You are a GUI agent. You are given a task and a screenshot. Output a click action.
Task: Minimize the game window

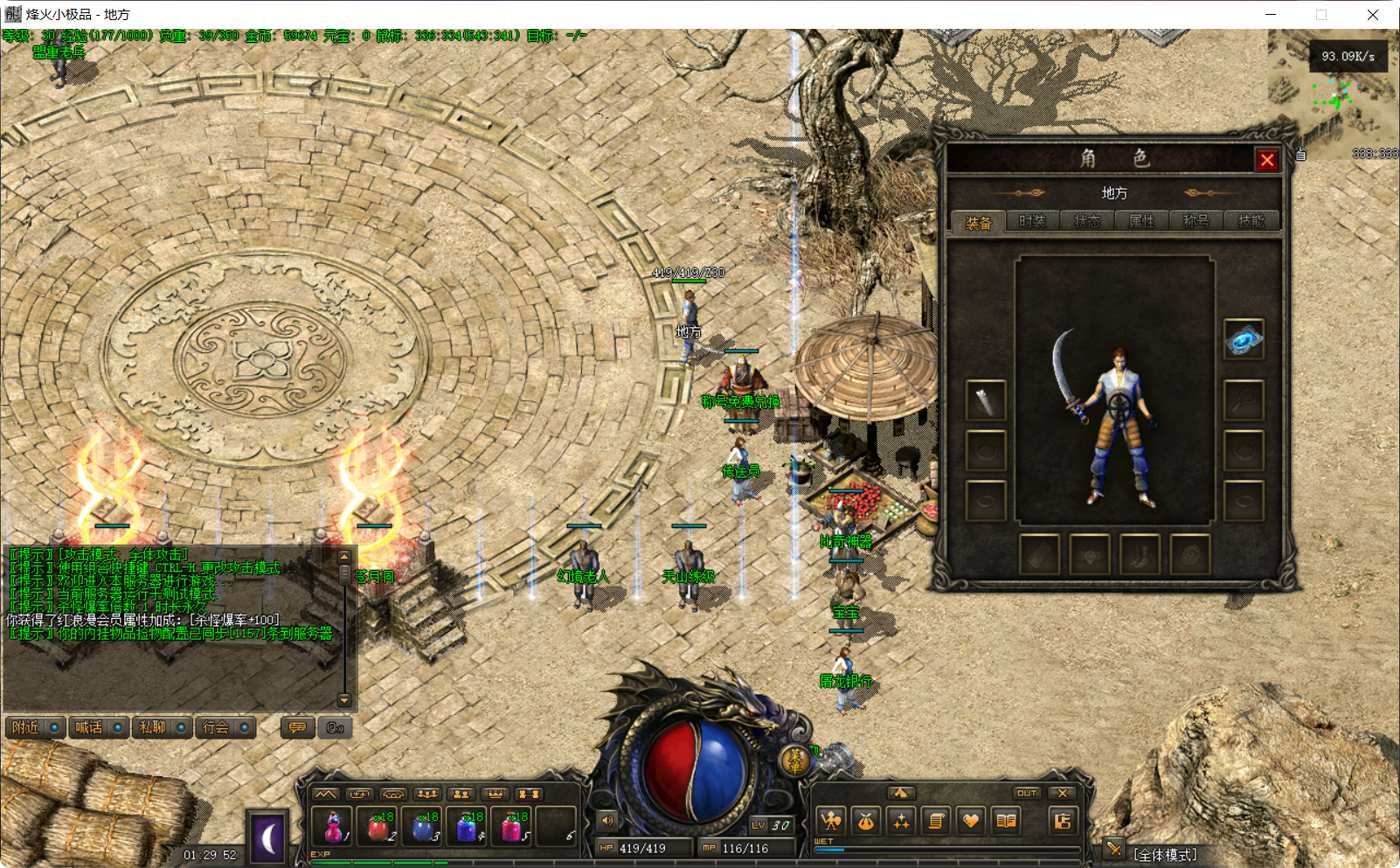click(x=1271, y=15)
